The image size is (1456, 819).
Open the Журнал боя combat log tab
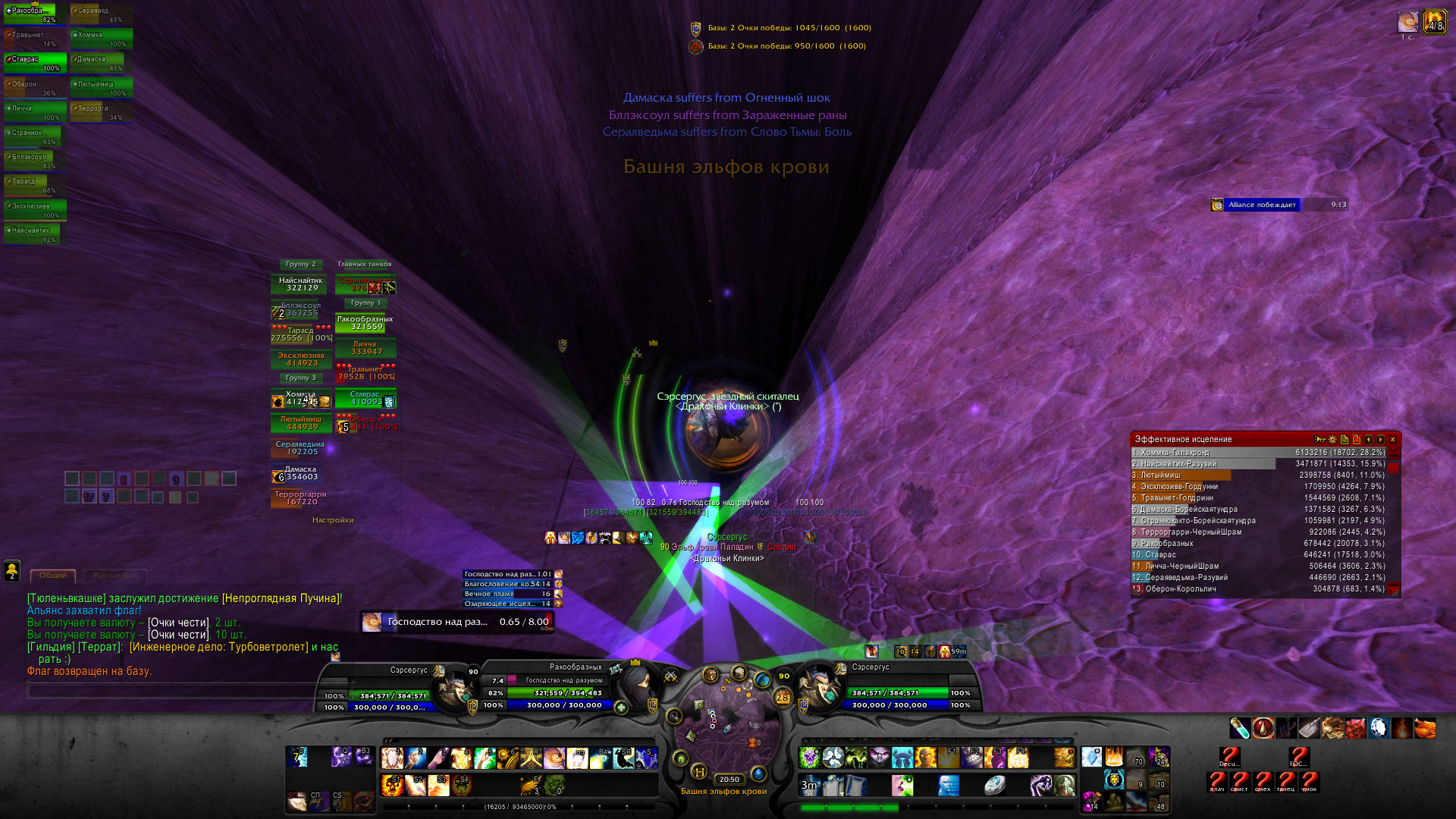tap(115, 576)
